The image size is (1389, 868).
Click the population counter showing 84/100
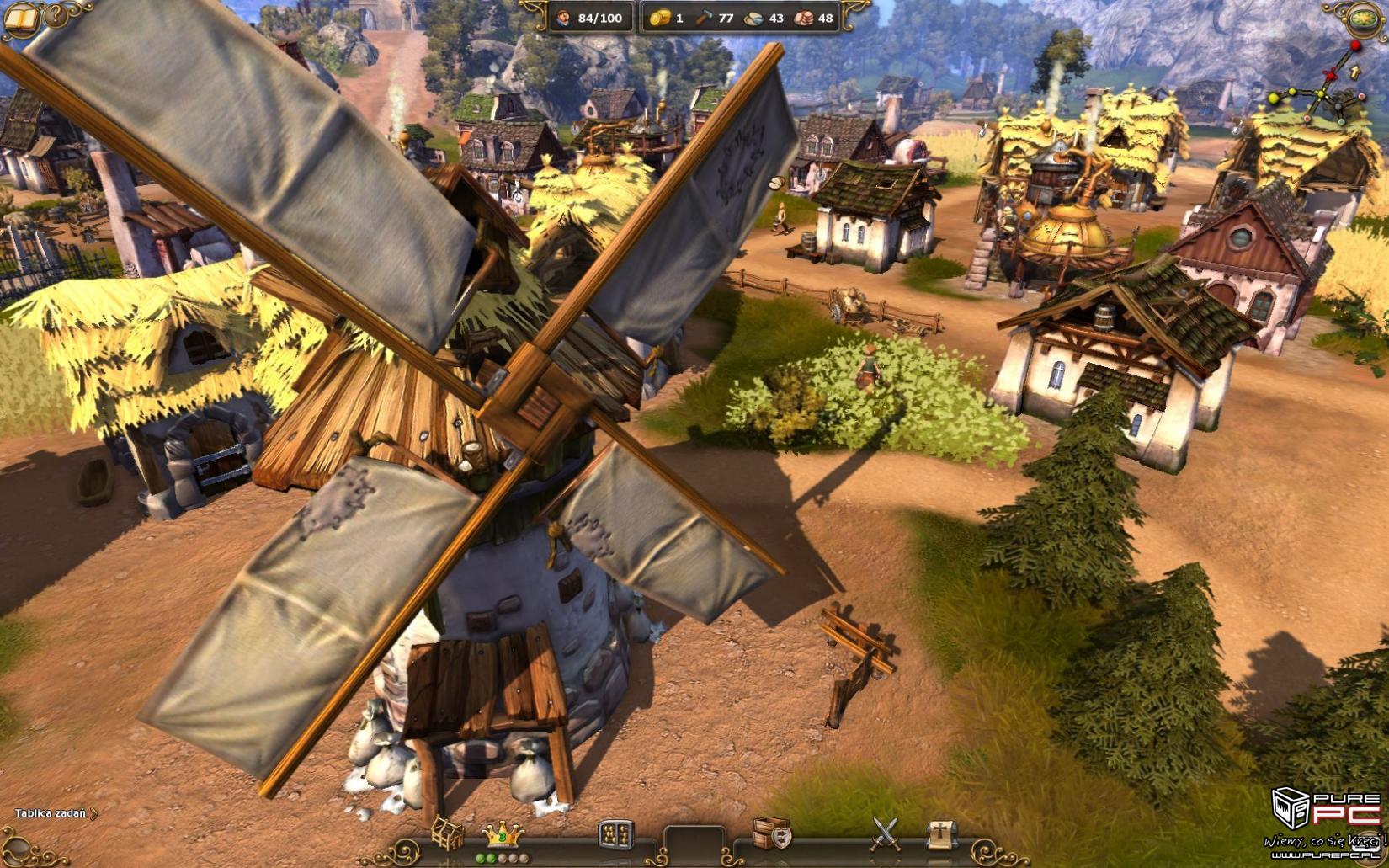pos(591,18)
